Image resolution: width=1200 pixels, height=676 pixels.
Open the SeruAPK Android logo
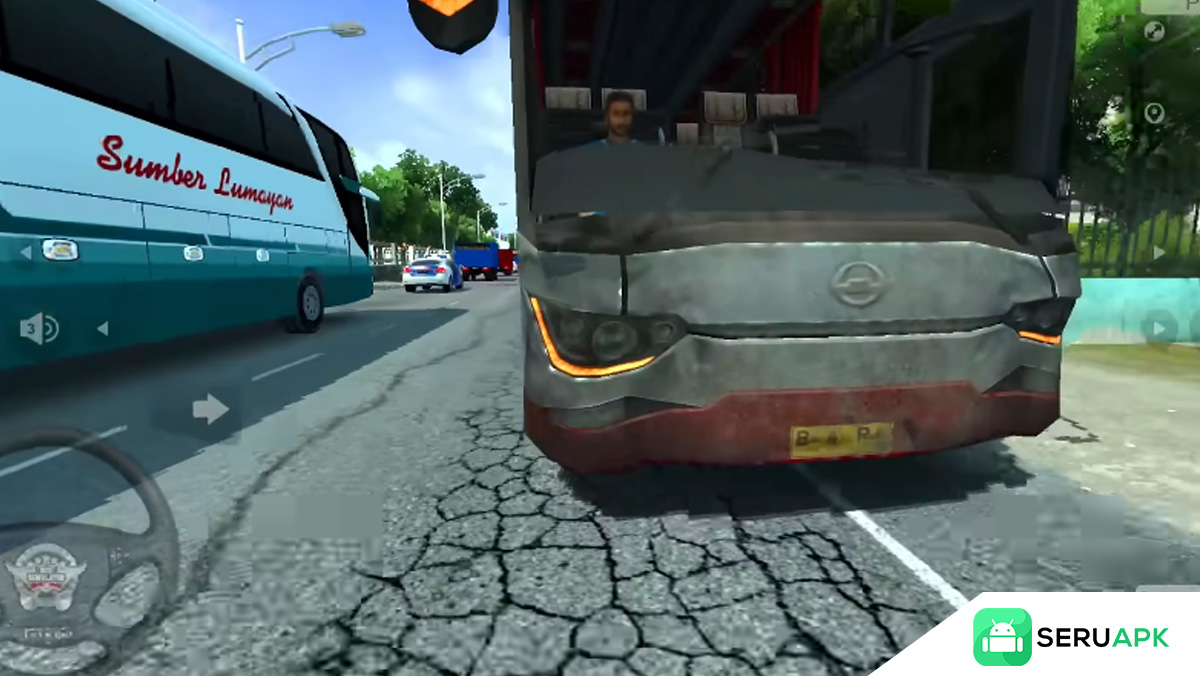pos(1002,637)
